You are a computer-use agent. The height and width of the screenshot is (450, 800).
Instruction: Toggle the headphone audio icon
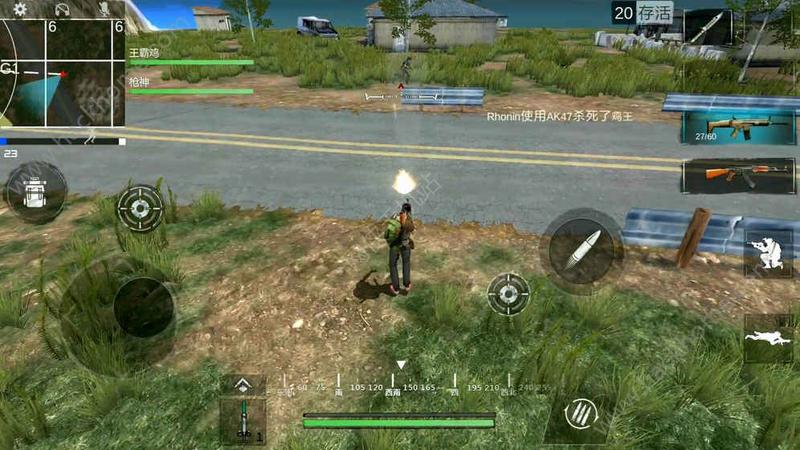coord(62,9)
